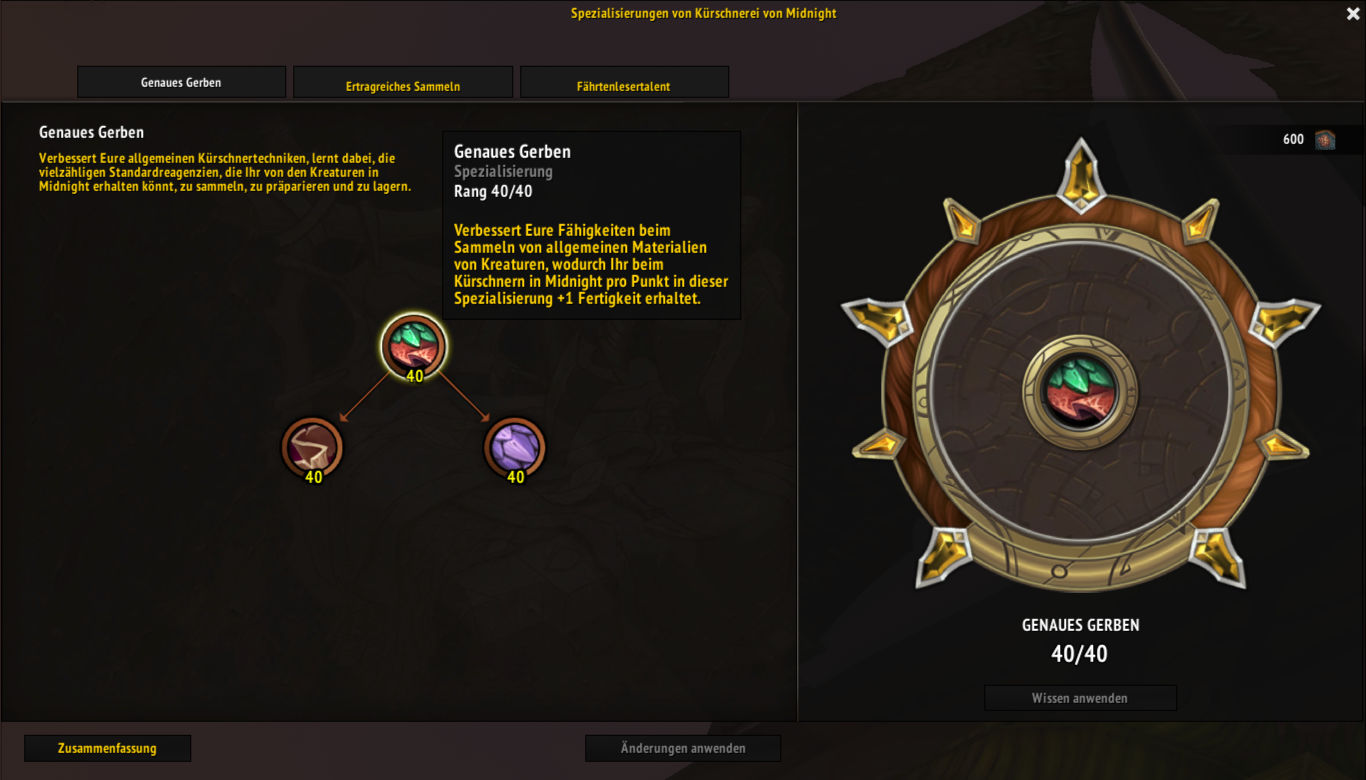The width and height of the screenshot is (1366, 780).
Task: Apply changes with Änderungen anwenden
Action: pyautogui.click(x=683, y=748)
